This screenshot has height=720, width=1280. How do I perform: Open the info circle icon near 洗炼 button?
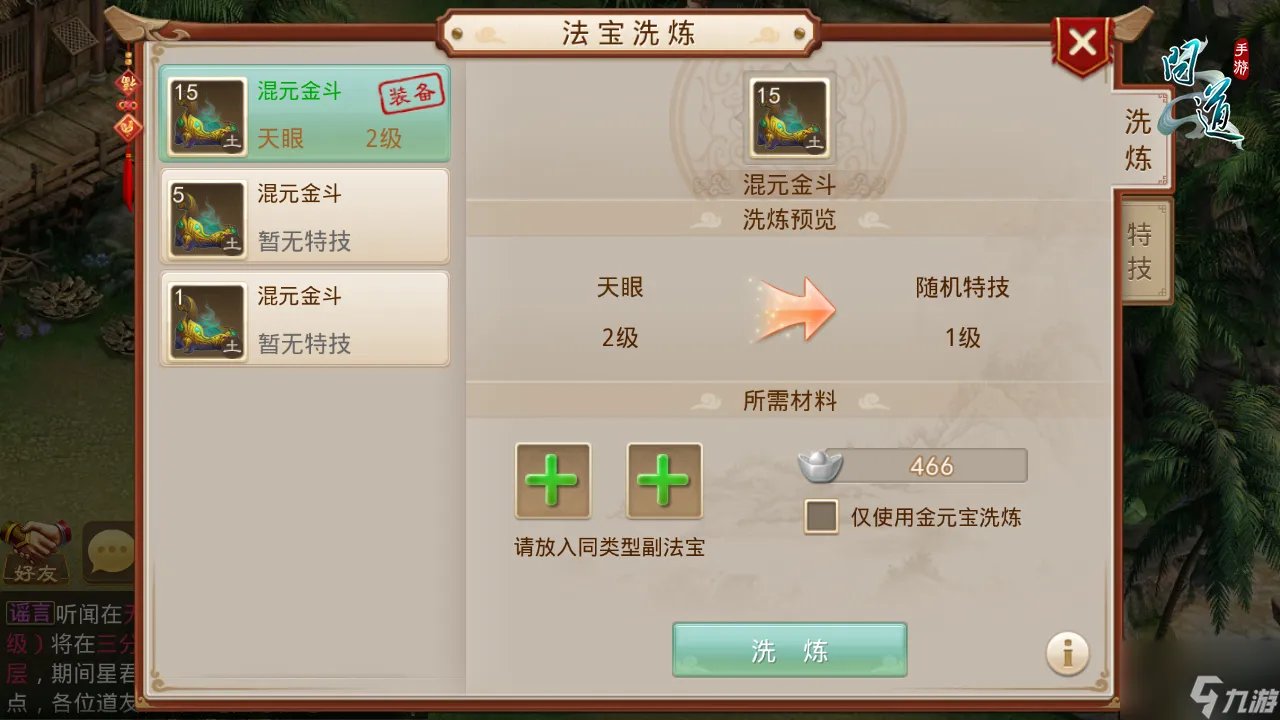1067,651
